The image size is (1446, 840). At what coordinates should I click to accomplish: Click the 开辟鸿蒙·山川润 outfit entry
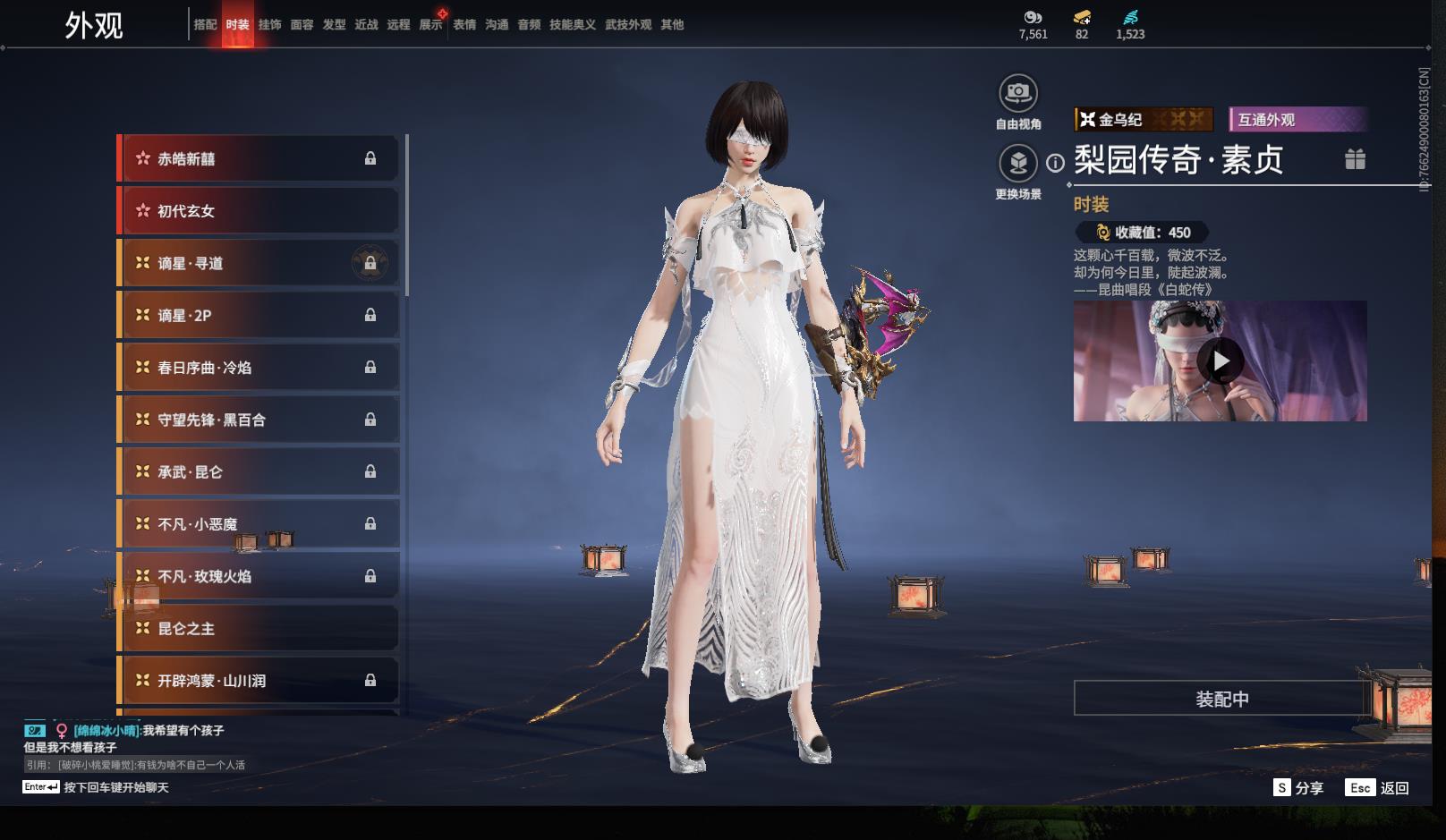point(258,681)
